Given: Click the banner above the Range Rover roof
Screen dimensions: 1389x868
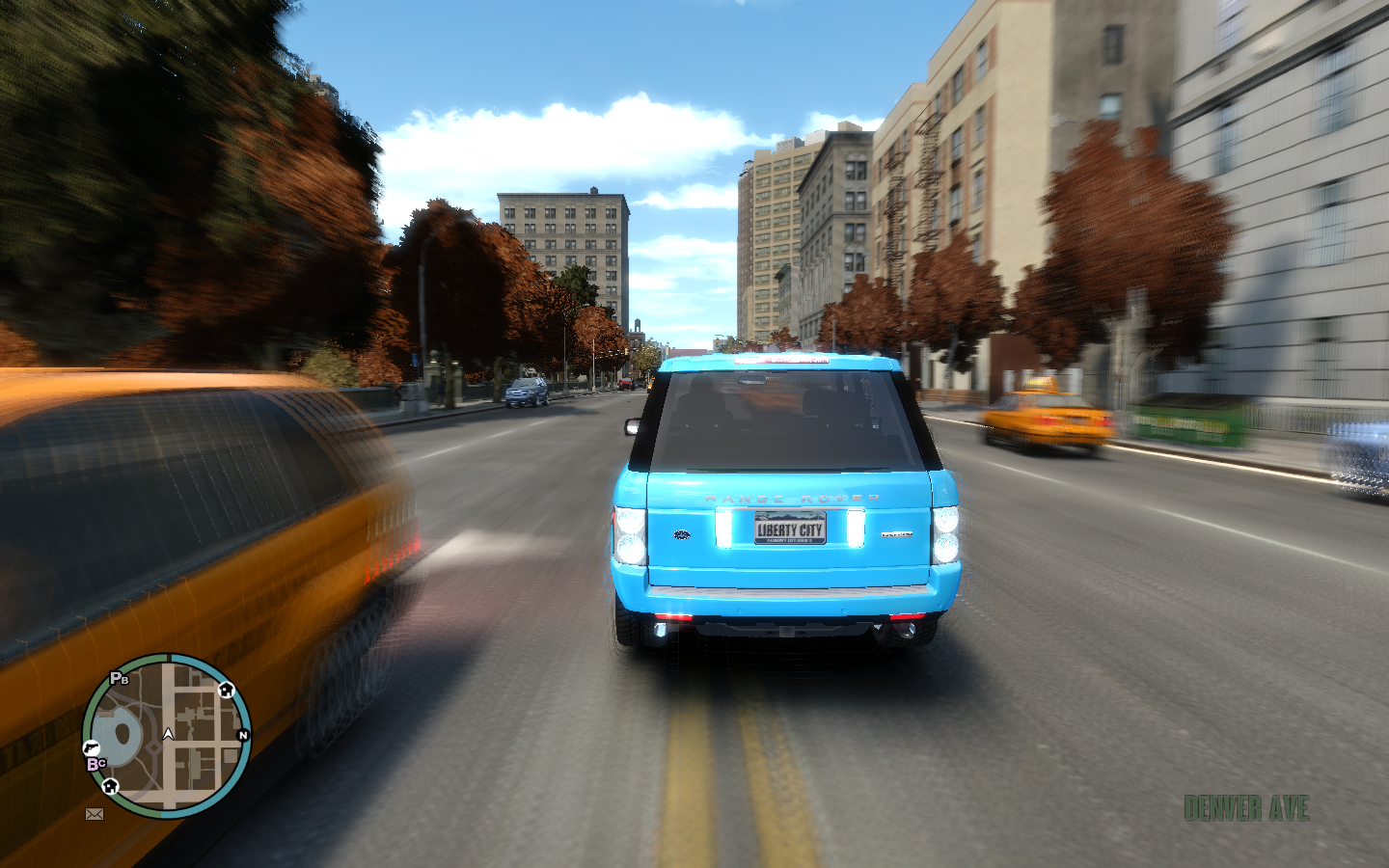Looking at the screenshot, I should click(x=782, y=362).
